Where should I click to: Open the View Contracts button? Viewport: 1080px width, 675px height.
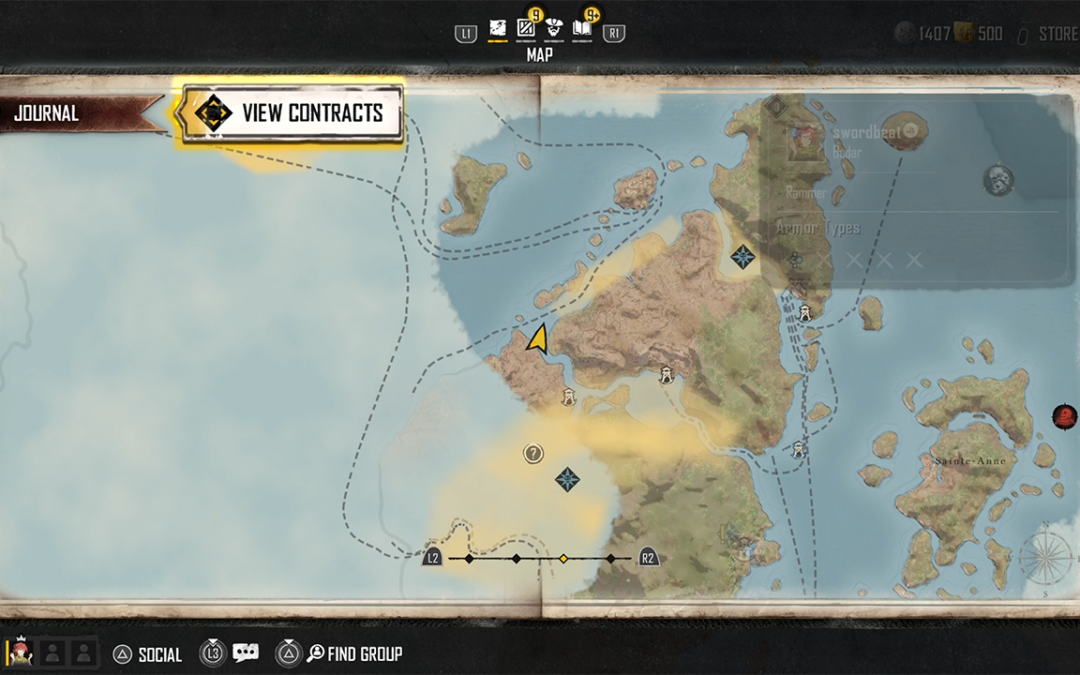tap(292, 113)
